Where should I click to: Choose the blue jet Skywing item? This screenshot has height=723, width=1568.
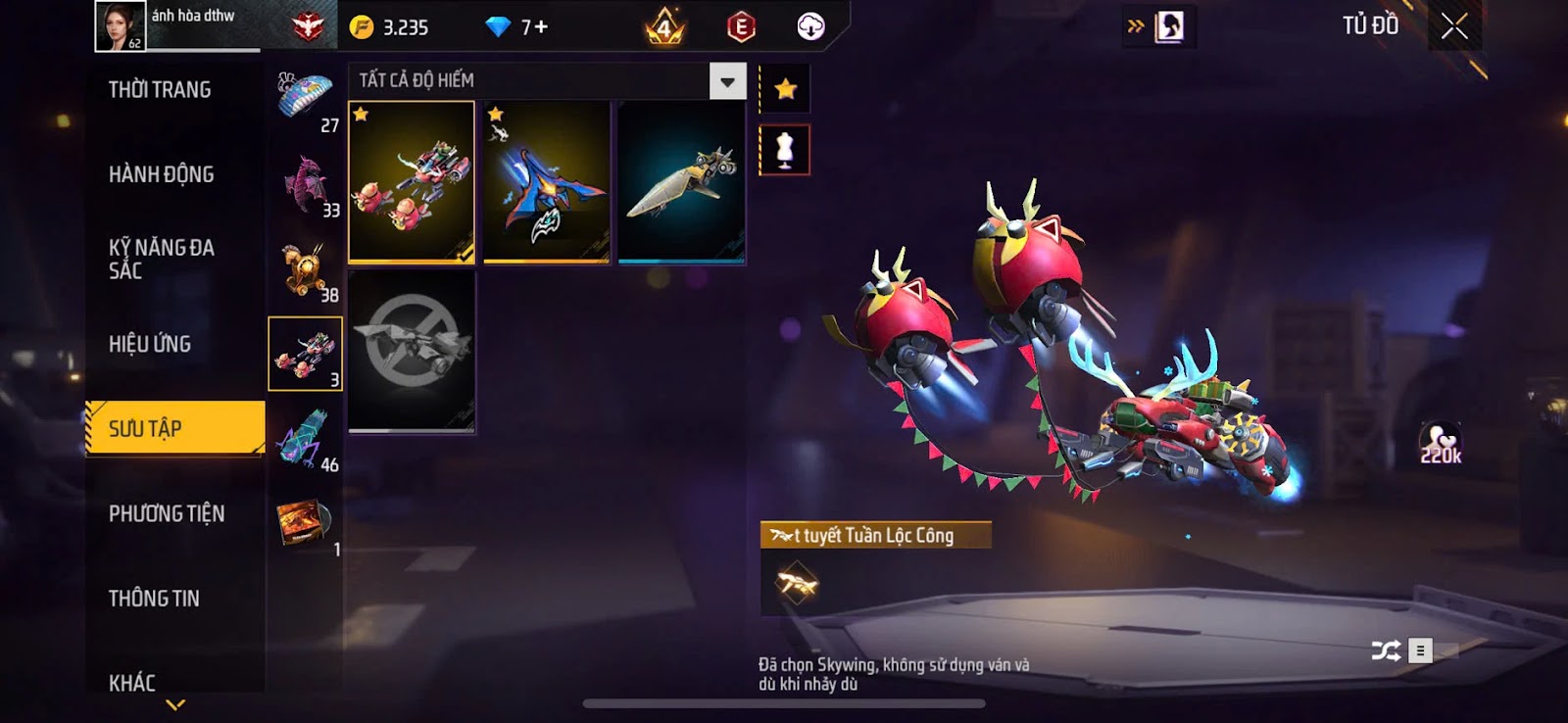point(546,182)
